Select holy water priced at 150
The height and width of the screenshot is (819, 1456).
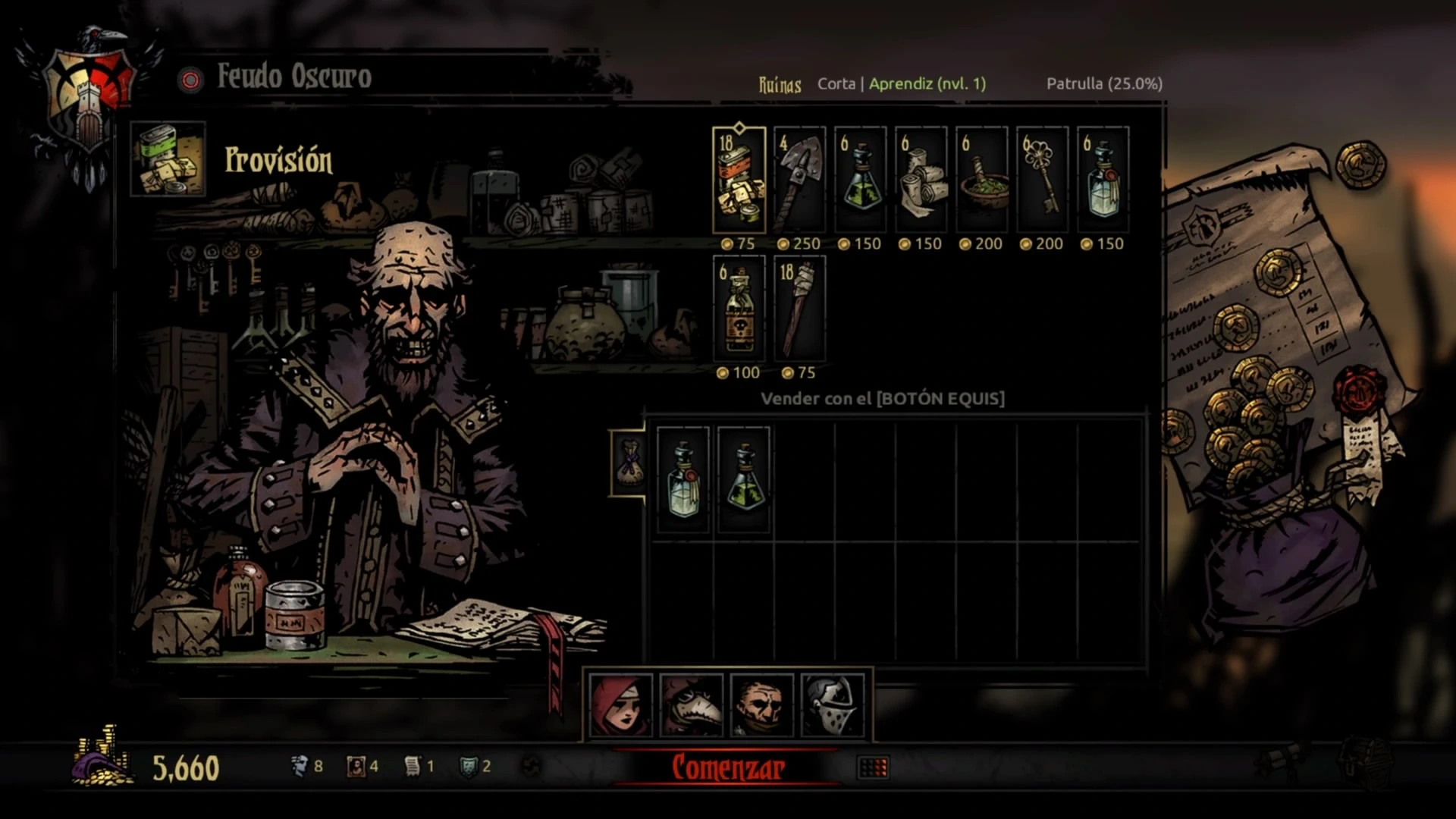point(1103,180)
